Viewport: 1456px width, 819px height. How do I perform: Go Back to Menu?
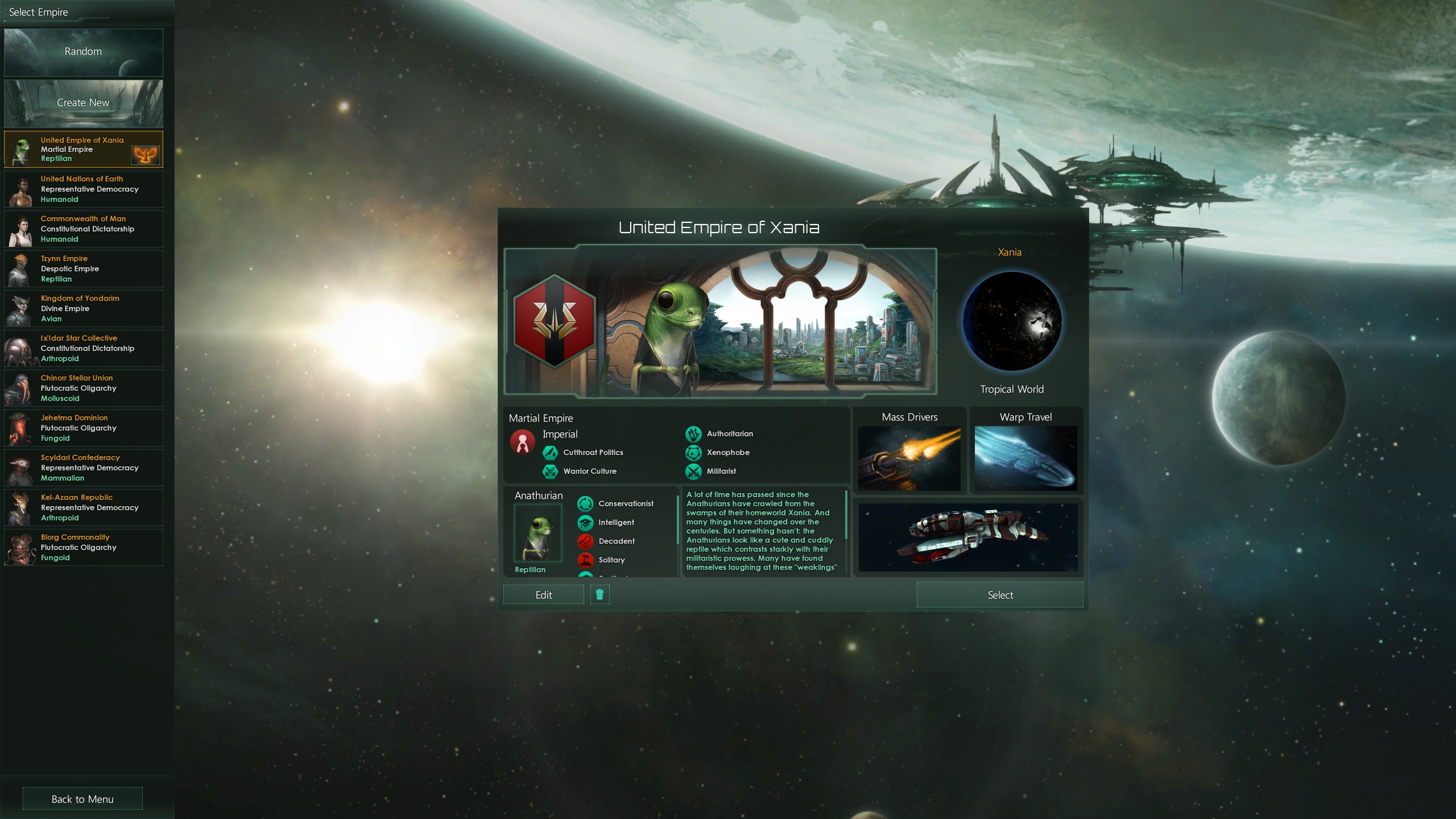click(82, 799)
